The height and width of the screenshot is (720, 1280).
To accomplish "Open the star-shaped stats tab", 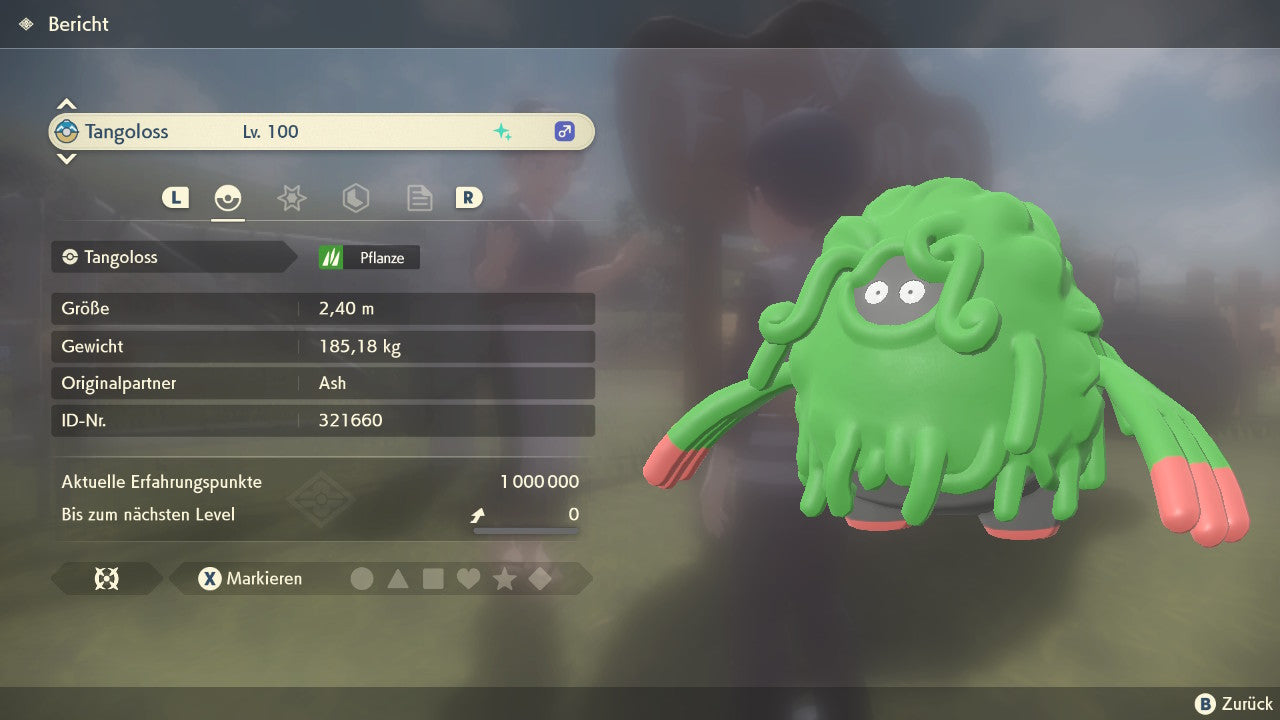I will (291, 198).
